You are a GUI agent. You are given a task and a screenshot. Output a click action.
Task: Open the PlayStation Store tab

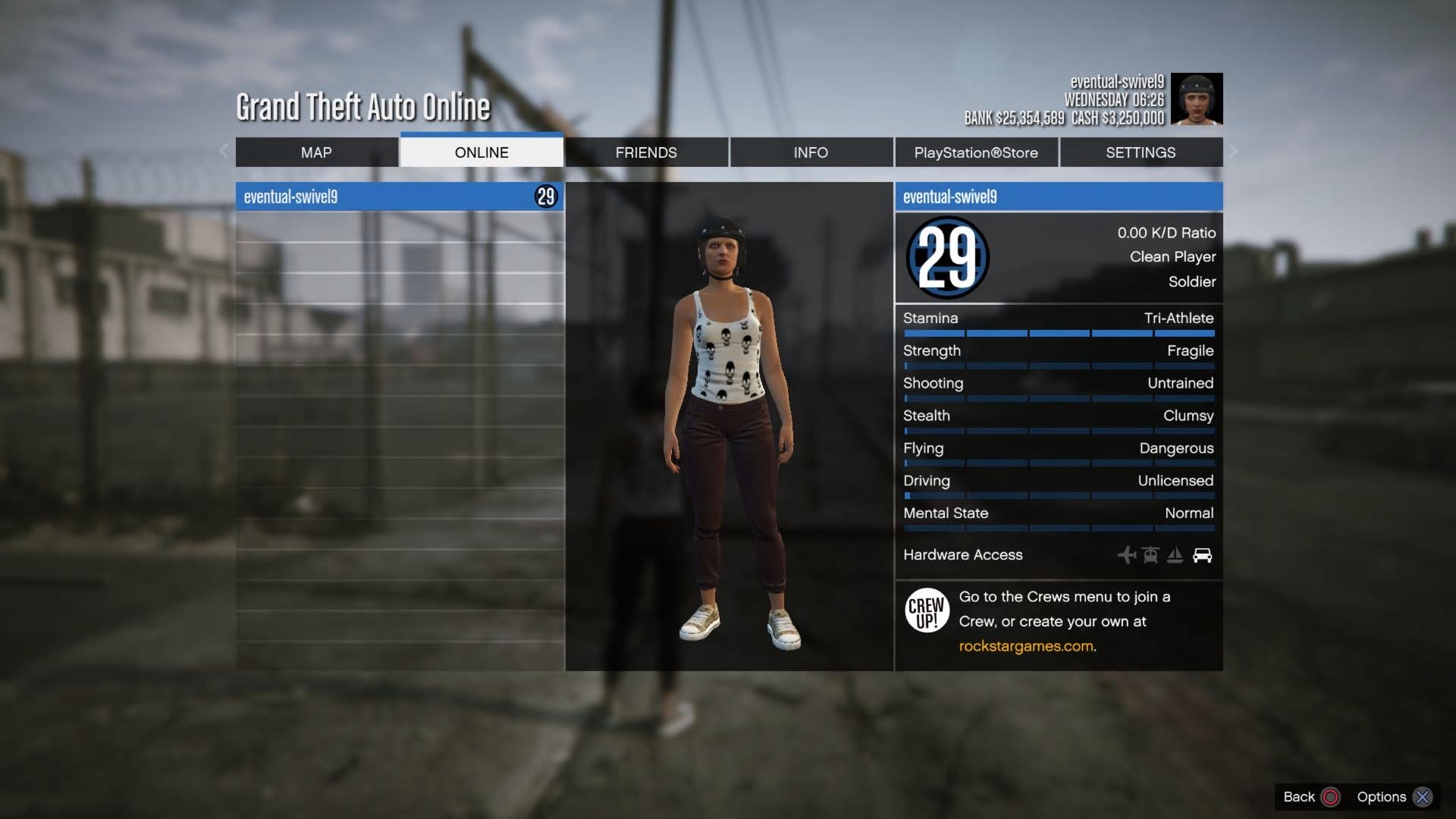click(x=976, y=152)
